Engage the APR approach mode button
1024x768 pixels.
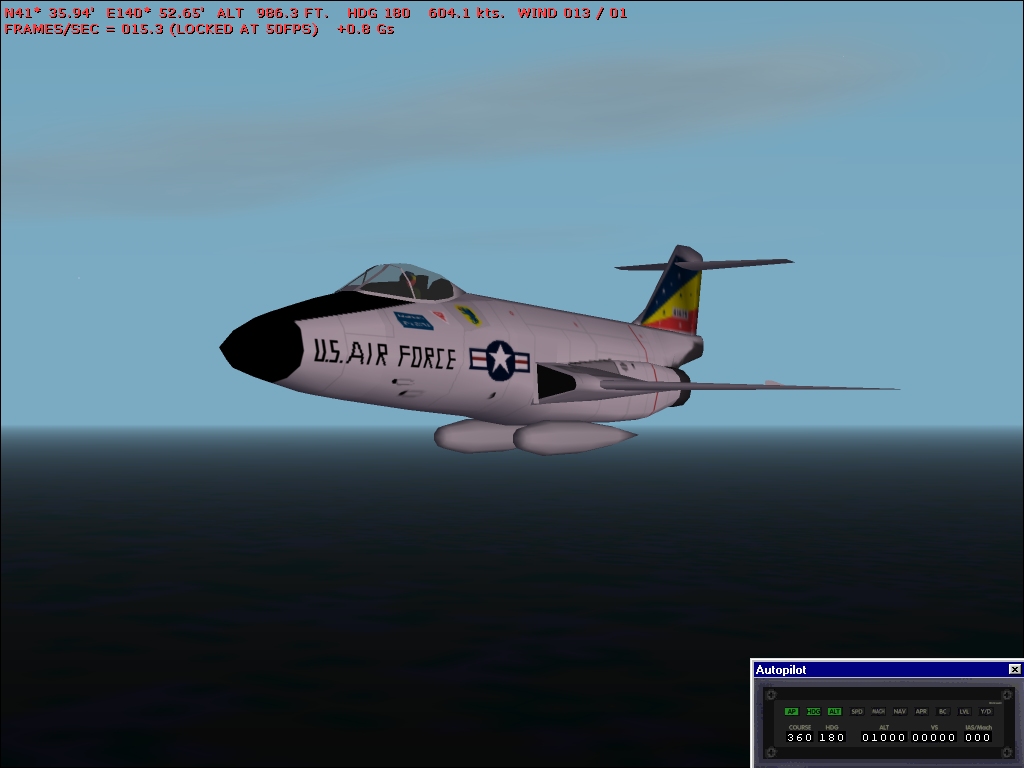(x=921, y=711)
